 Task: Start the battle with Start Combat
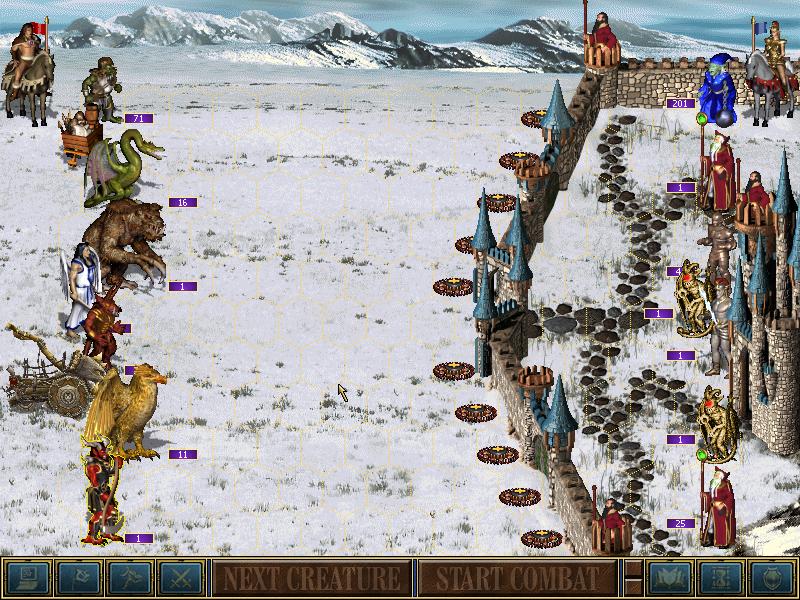click(x=516, y=578)
